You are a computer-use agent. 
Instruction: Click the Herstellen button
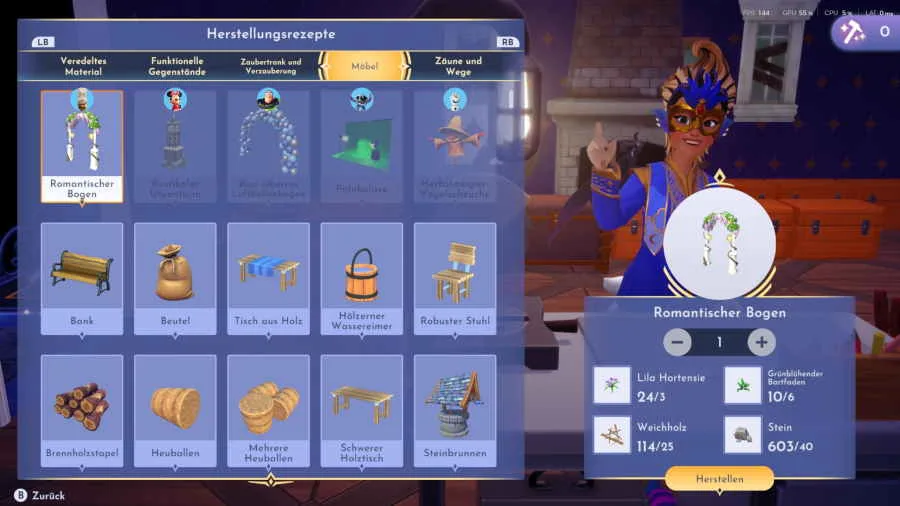click(x=719, y=479)
